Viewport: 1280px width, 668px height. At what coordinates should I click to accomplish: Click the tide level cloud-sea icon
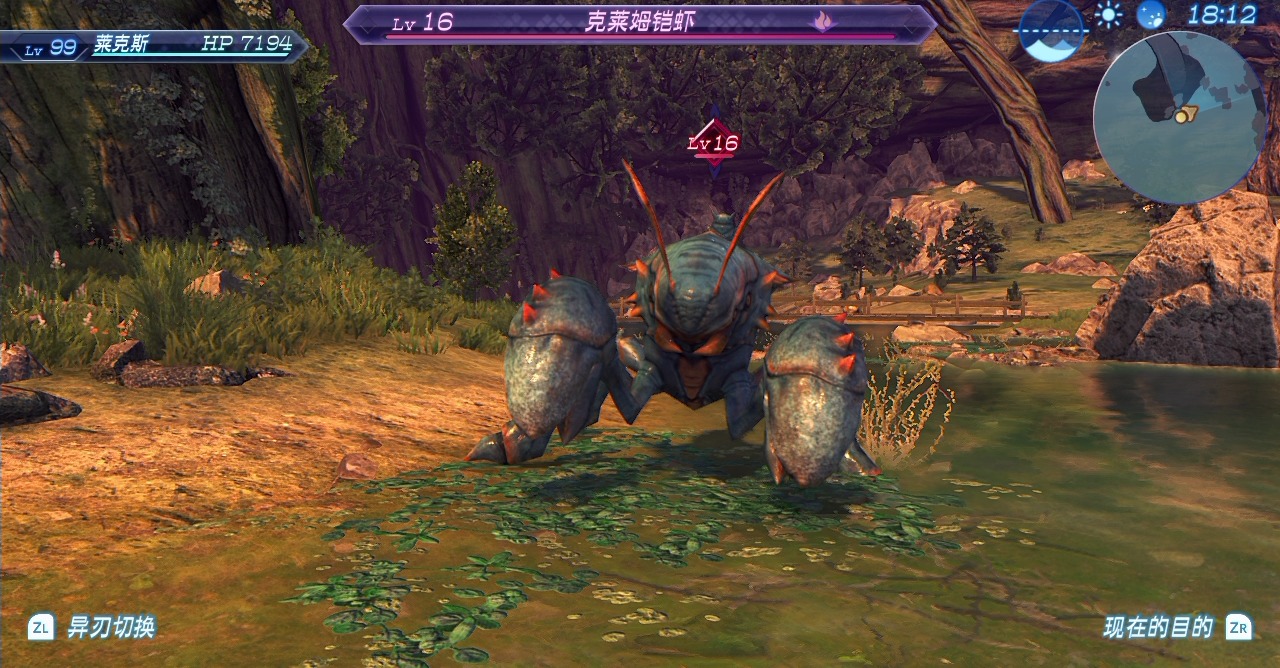pos(1051,29)
